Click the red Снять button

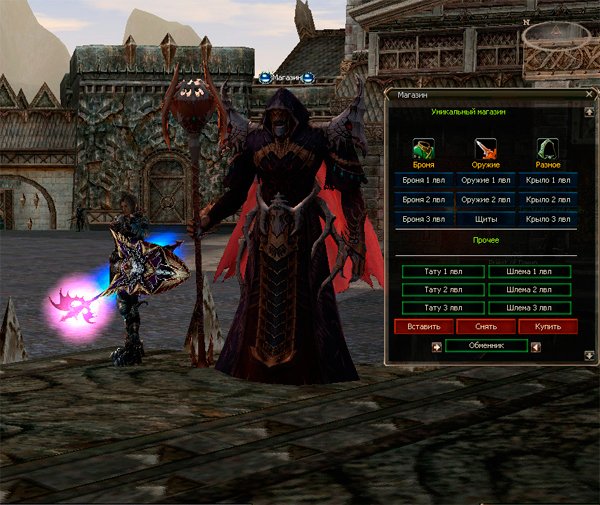[486, 326]
